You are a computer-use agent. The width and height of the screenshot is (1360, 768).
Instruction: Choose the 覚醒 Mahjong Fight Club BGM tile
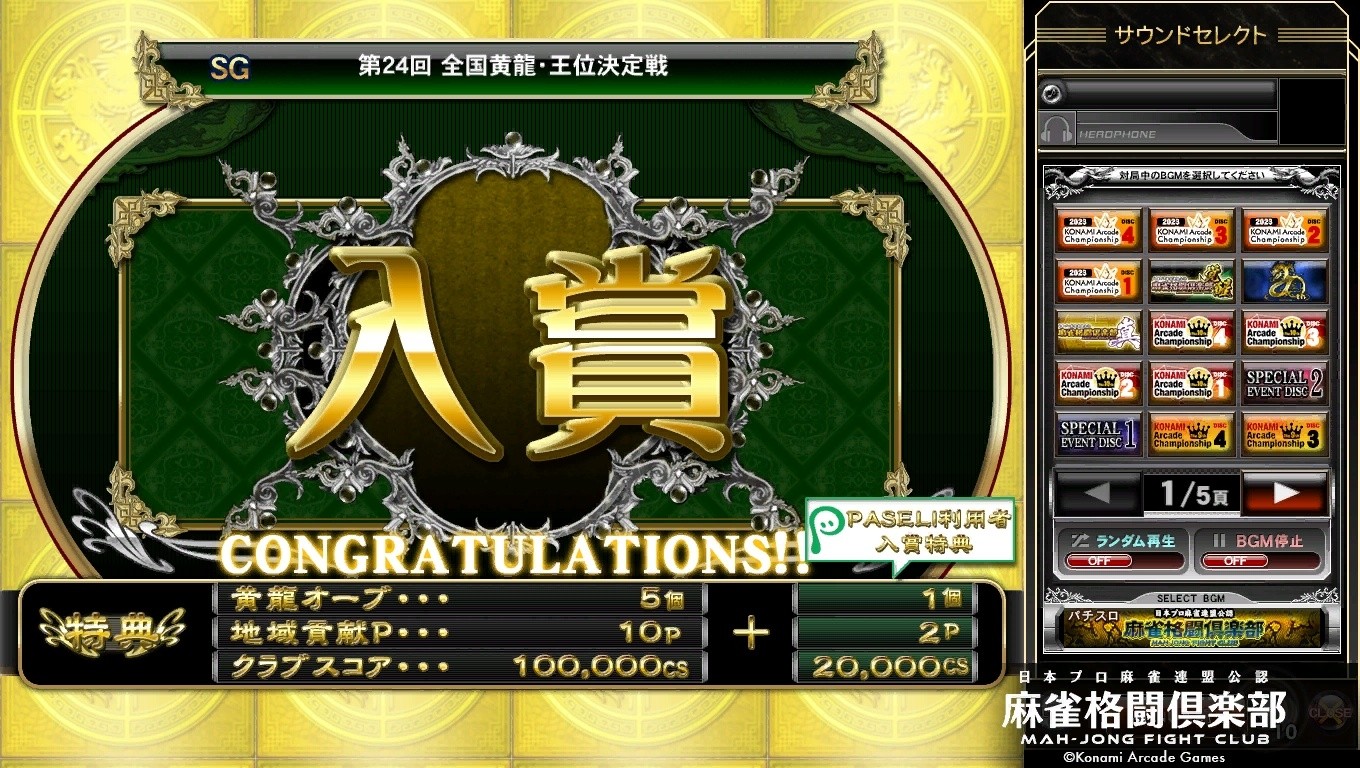[1189, 281]
